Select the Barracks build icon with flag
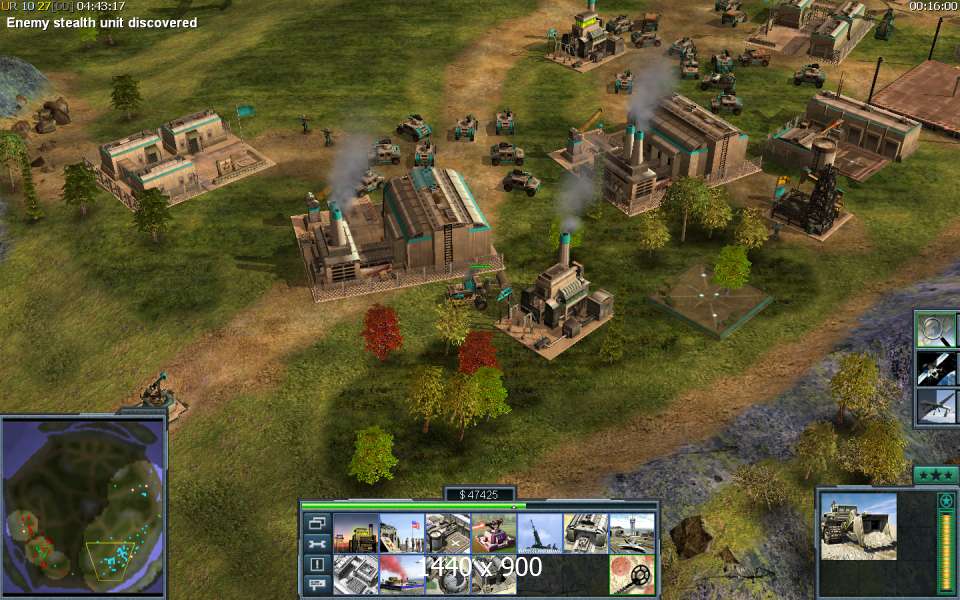 pos(401,533)
